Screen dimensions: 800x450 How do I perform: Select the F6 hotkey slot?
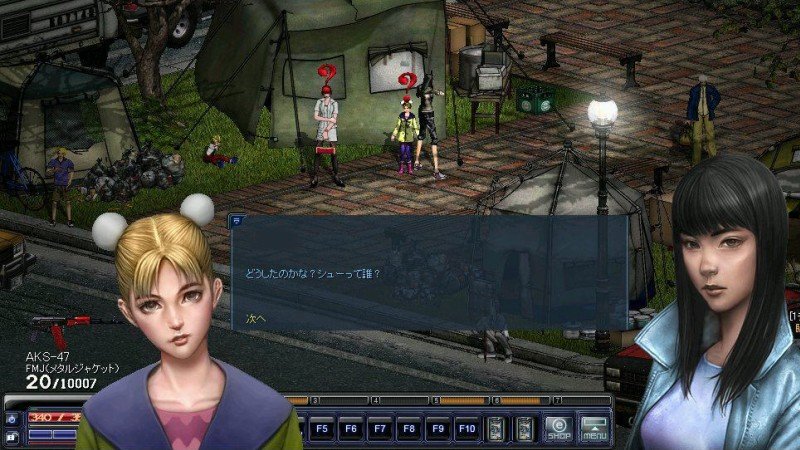(x=350, y=429)
